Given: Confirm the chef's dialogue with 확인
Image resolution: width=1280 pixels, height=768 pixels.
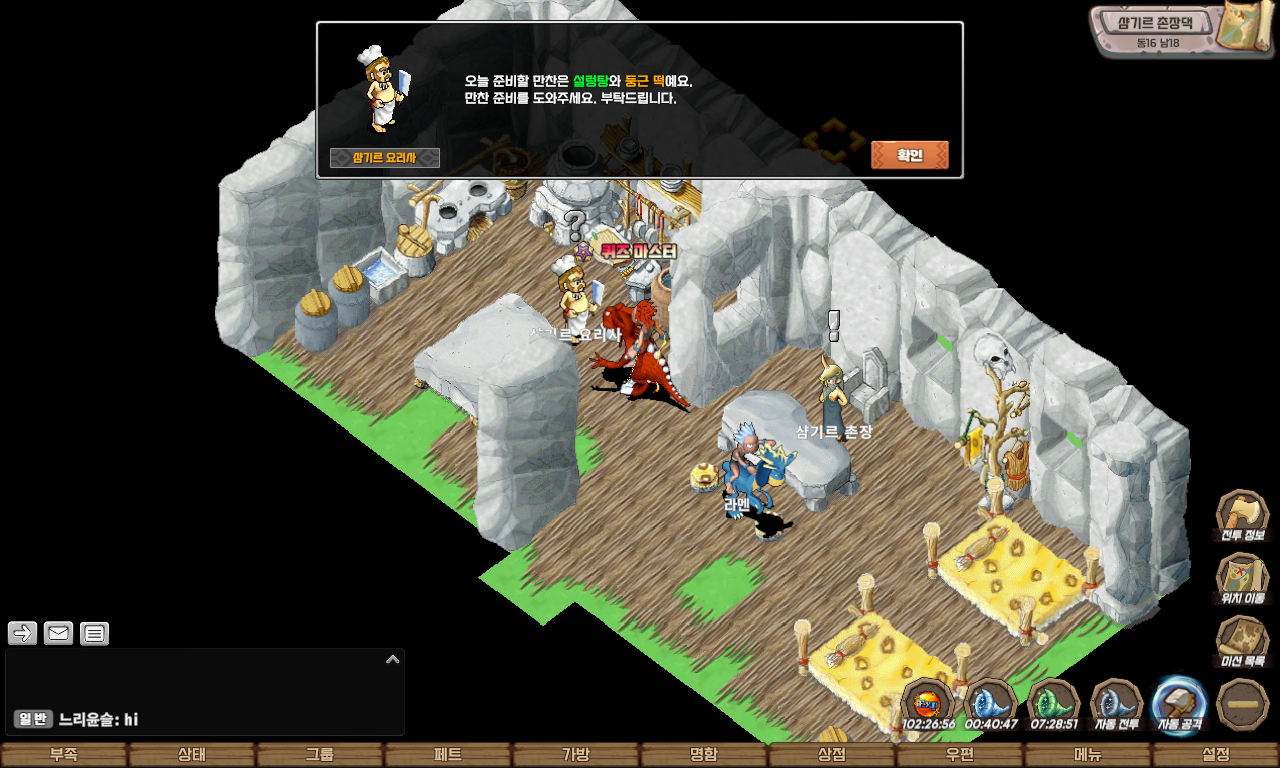Looking at the screenshot, I should coord(909,155).
